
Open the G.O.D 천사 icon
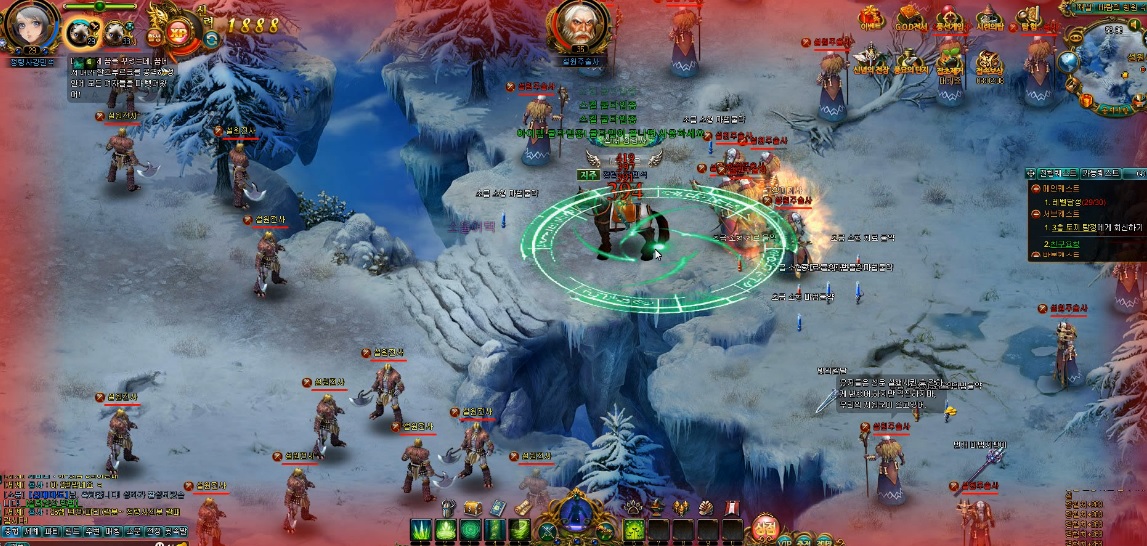click(908, 19)
